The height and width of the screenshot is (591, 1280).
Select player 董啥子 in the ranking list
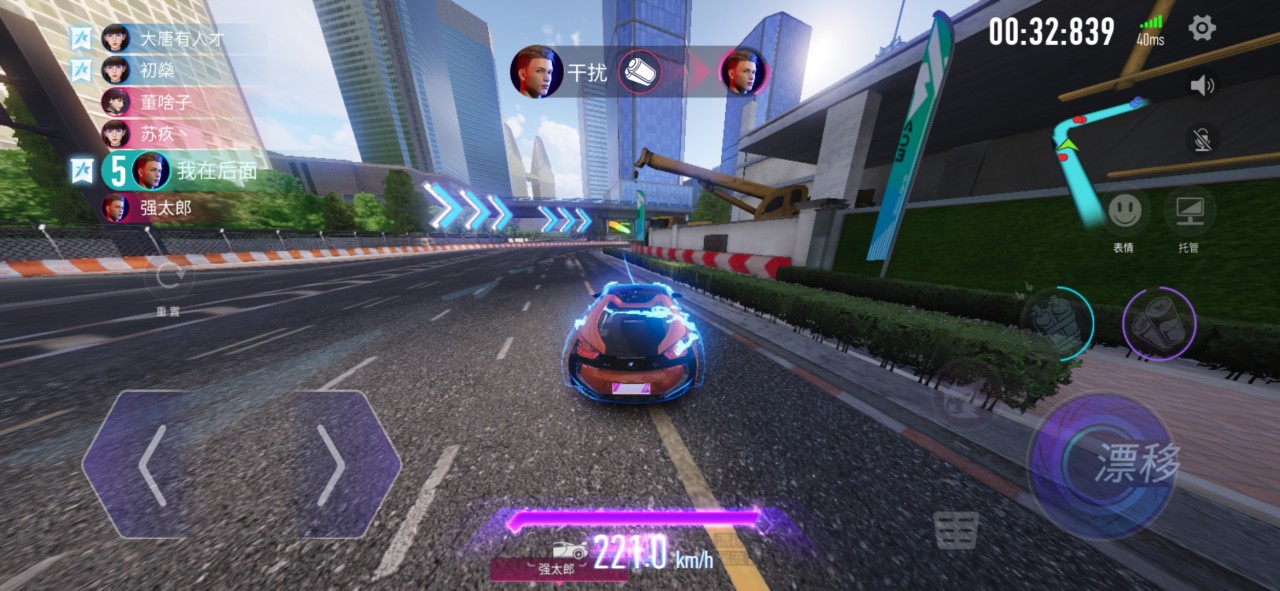pos(165,102)
